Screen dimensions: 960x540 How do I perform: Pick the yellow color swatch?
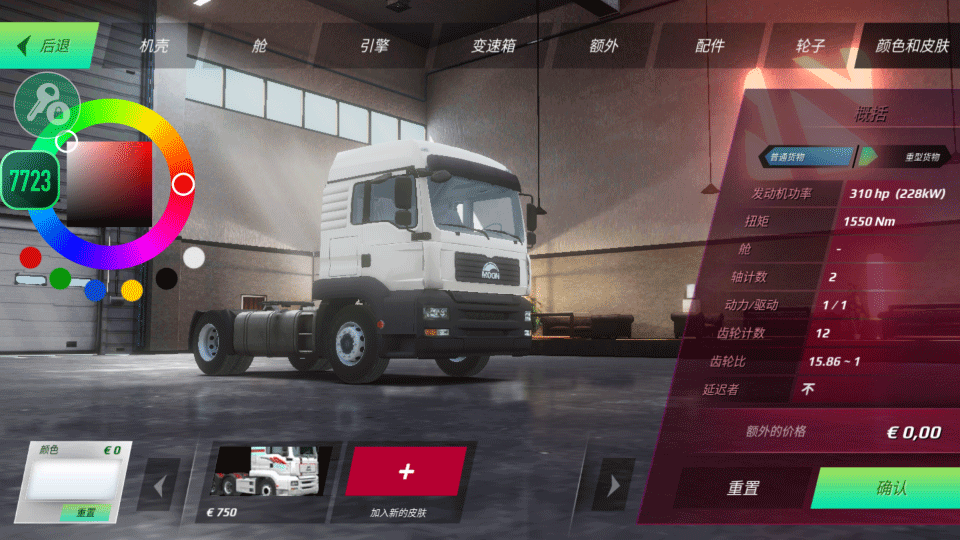[132, 290]
